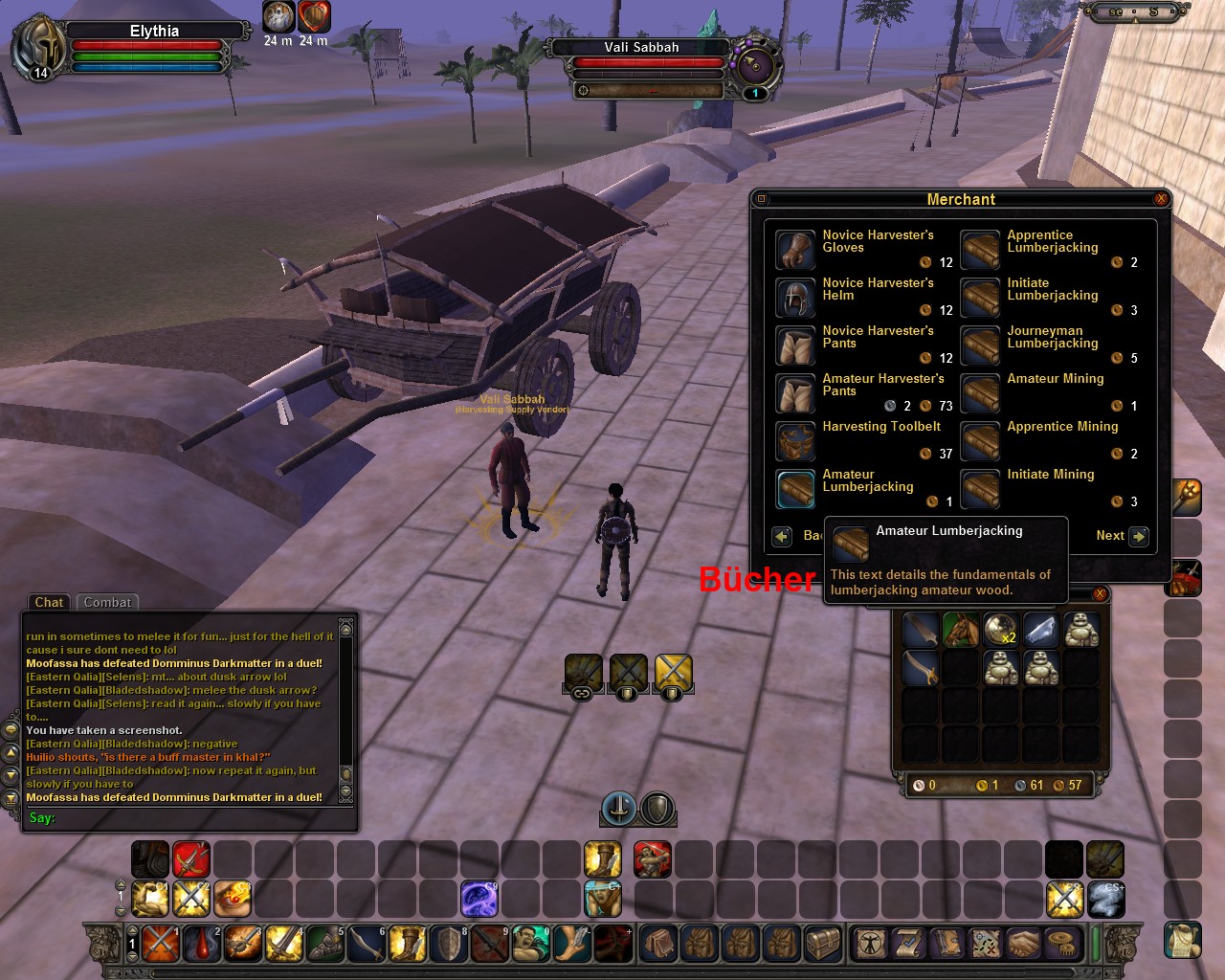Buy the Novice Harvester's Gloves
The height and width of the screenshot is (980, 1225).
tap(794, 249)
